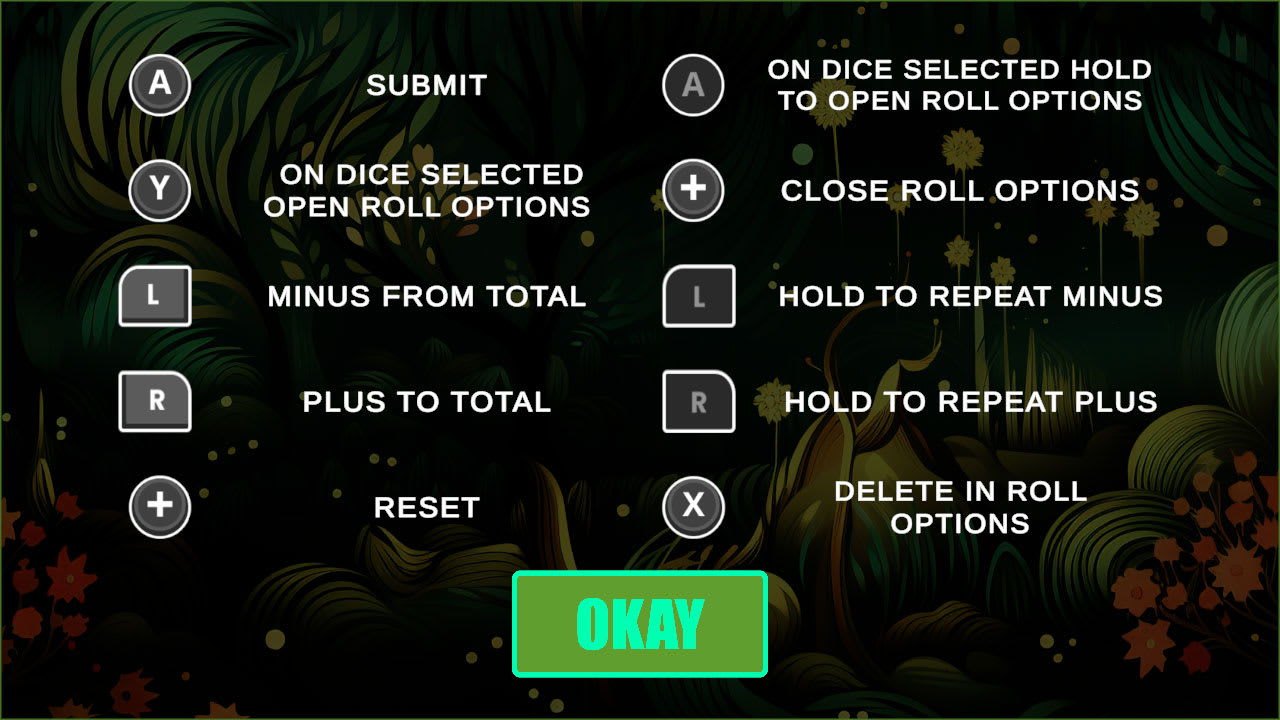Click the R shoulder button icon for plus
The width and height of the screenshot is (1280, 720).
(155, 402)
